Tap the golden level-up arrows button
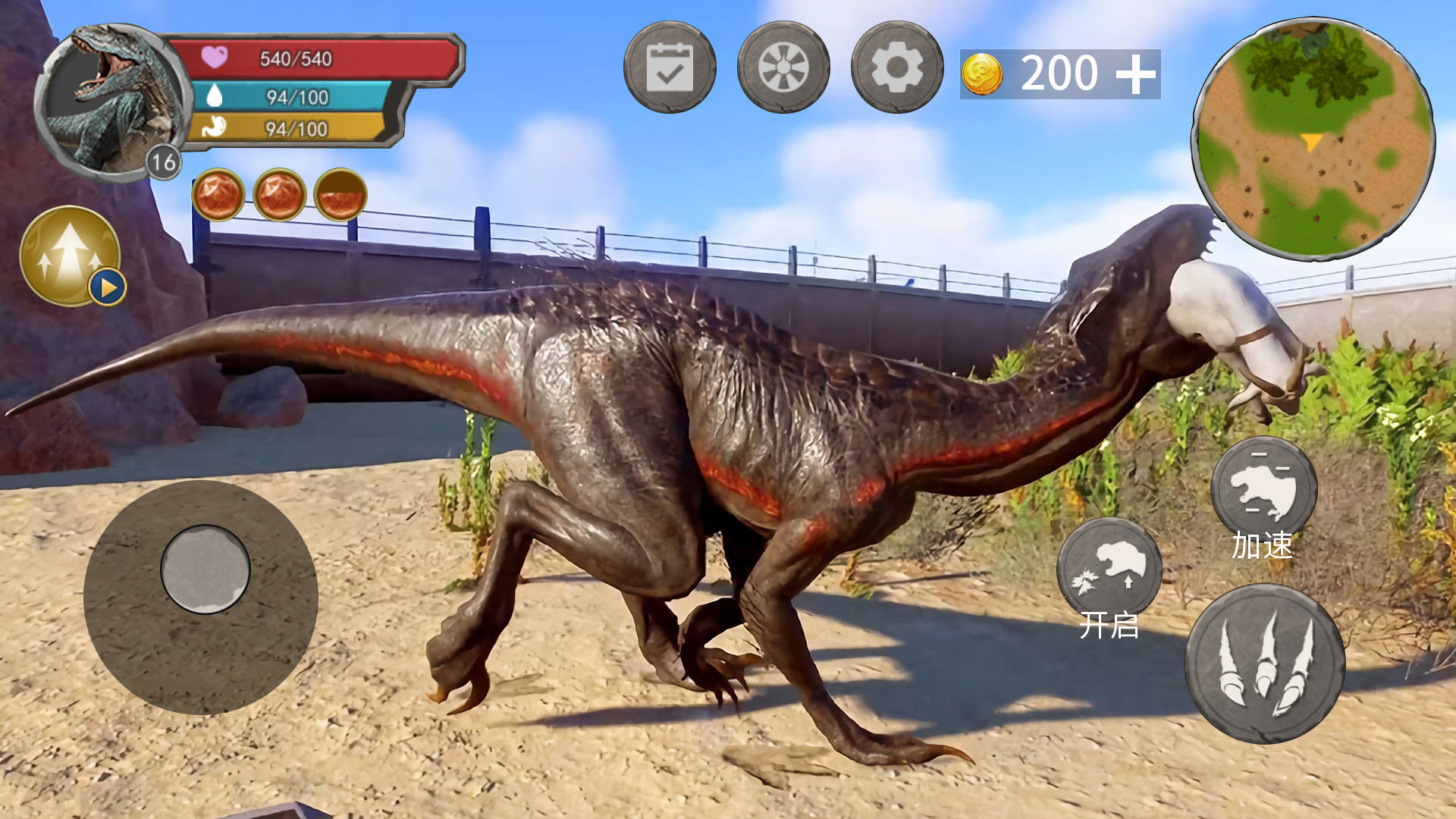 [x=70, y=256]
